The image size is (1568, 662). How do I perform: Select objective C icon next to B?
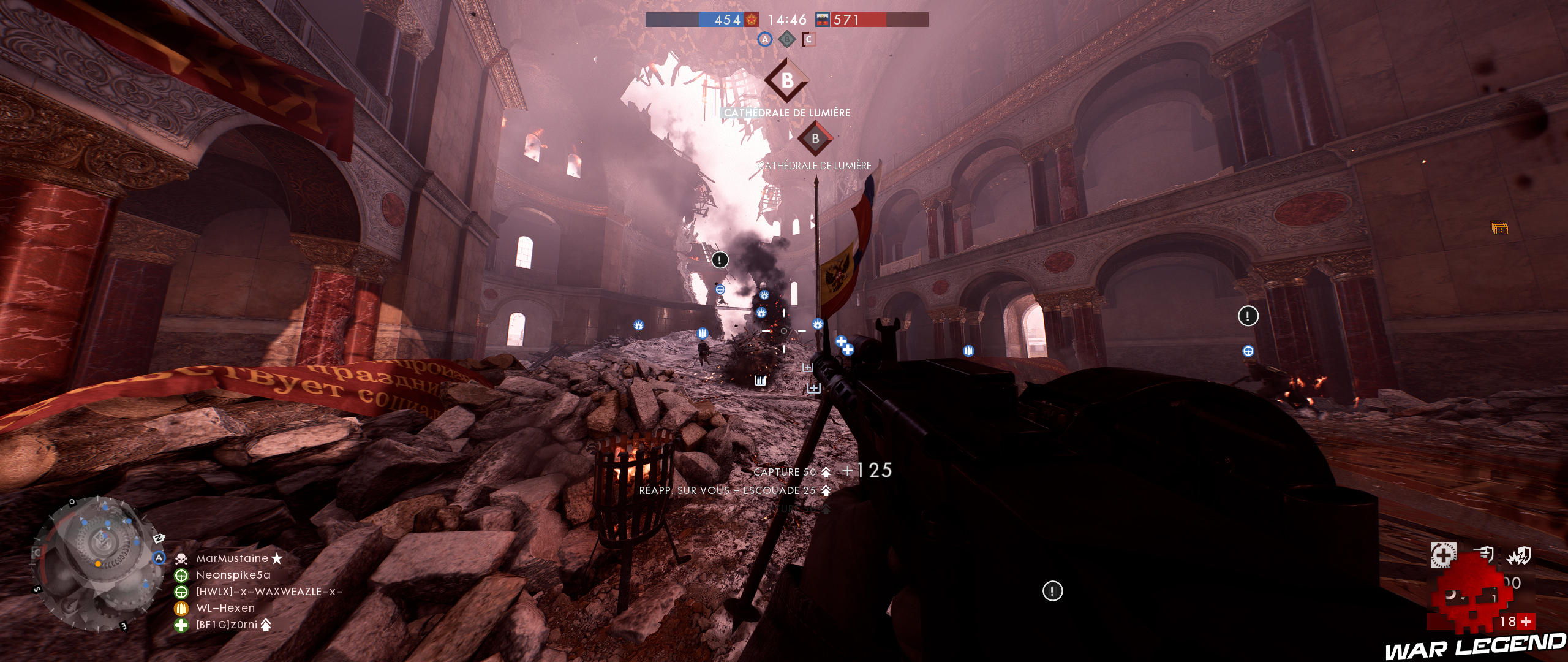(810, 39)
